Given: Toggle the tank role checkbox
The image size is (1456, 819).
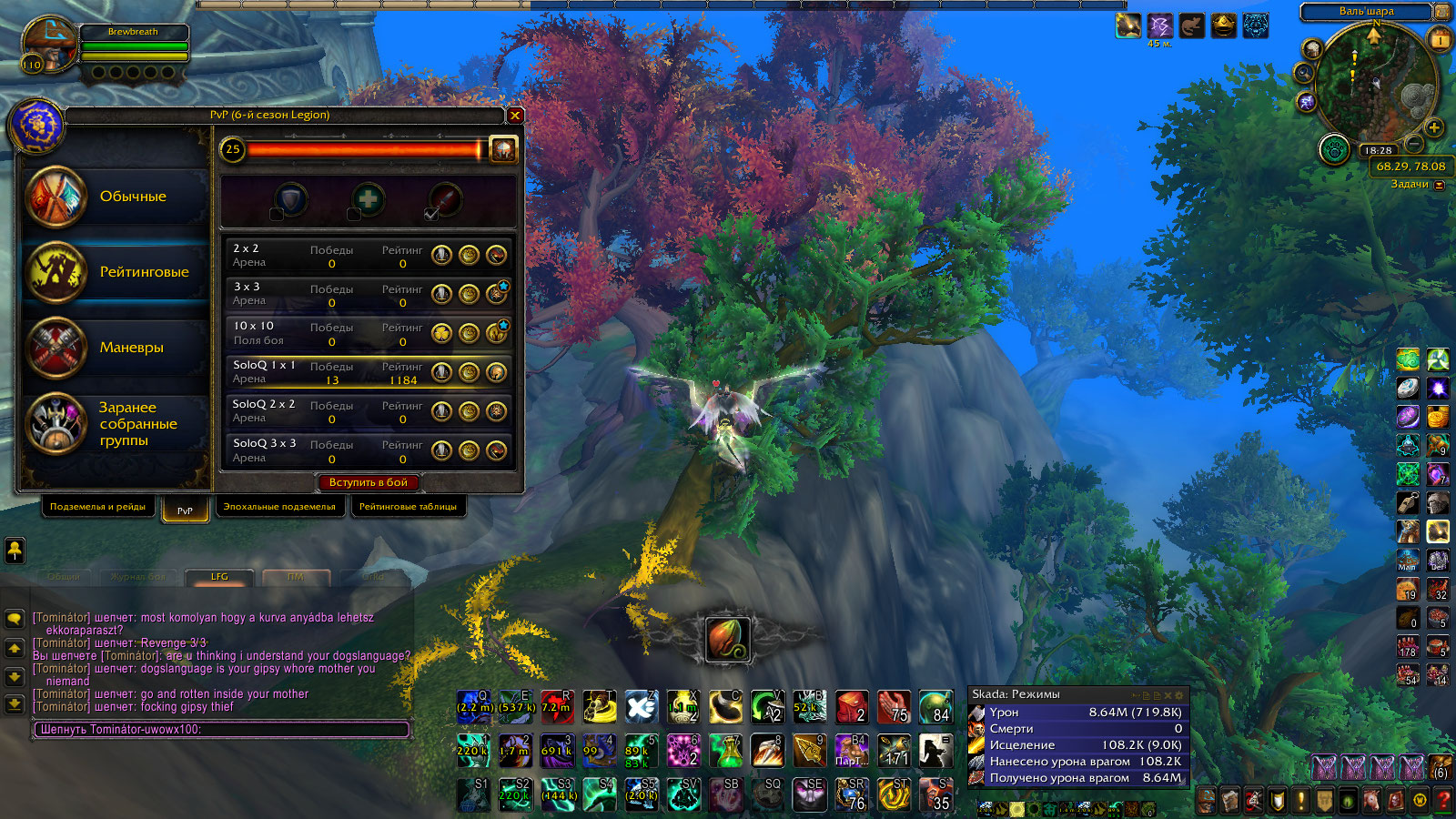Looking at the screenshot, I should [276, 215].
